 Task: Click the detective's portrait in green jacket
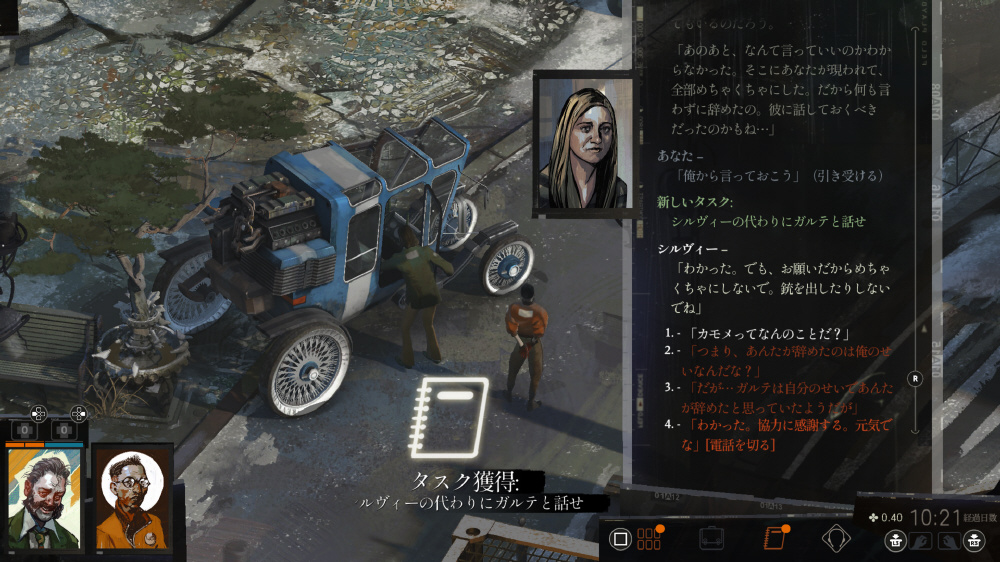click(45, 499)
